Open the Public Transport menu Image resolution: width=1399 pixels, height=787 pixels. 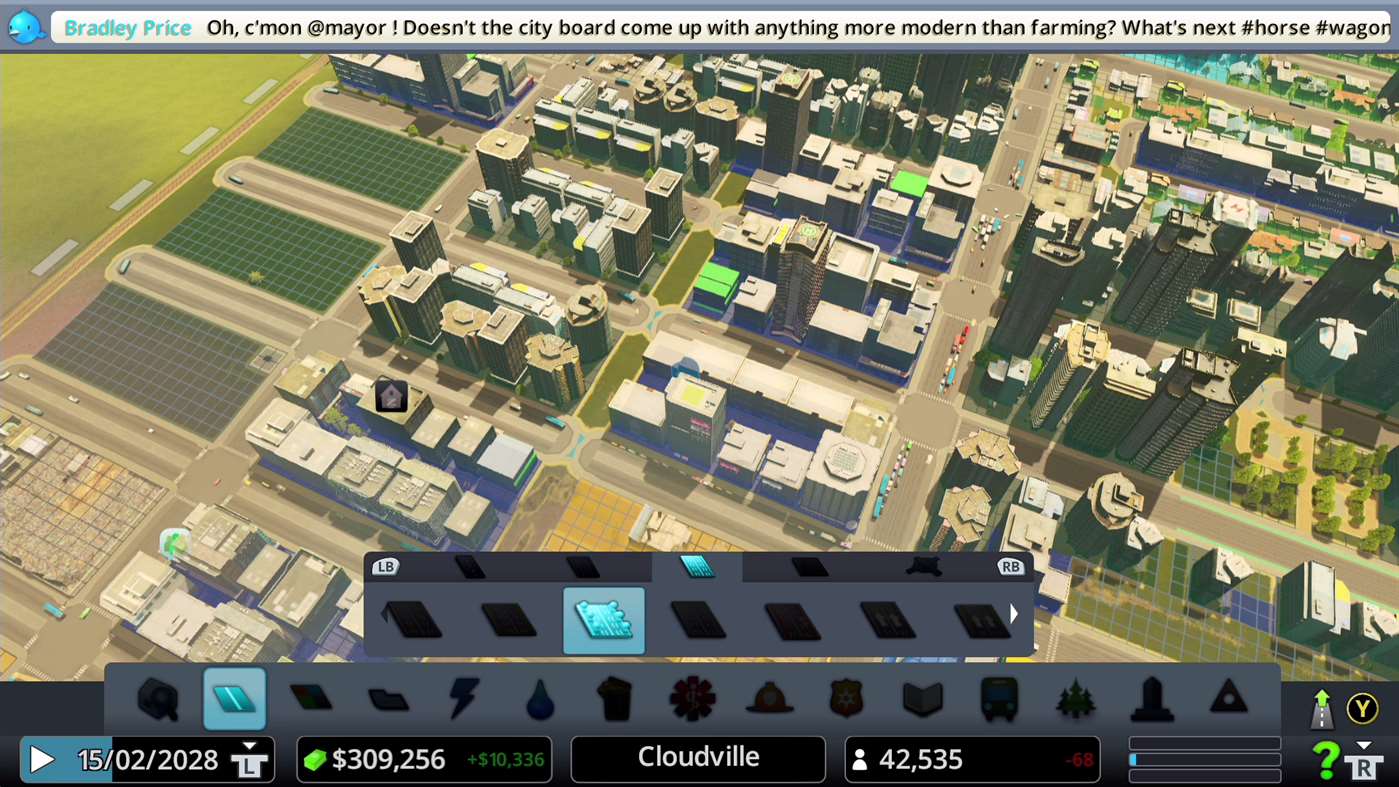coord(998,700)
